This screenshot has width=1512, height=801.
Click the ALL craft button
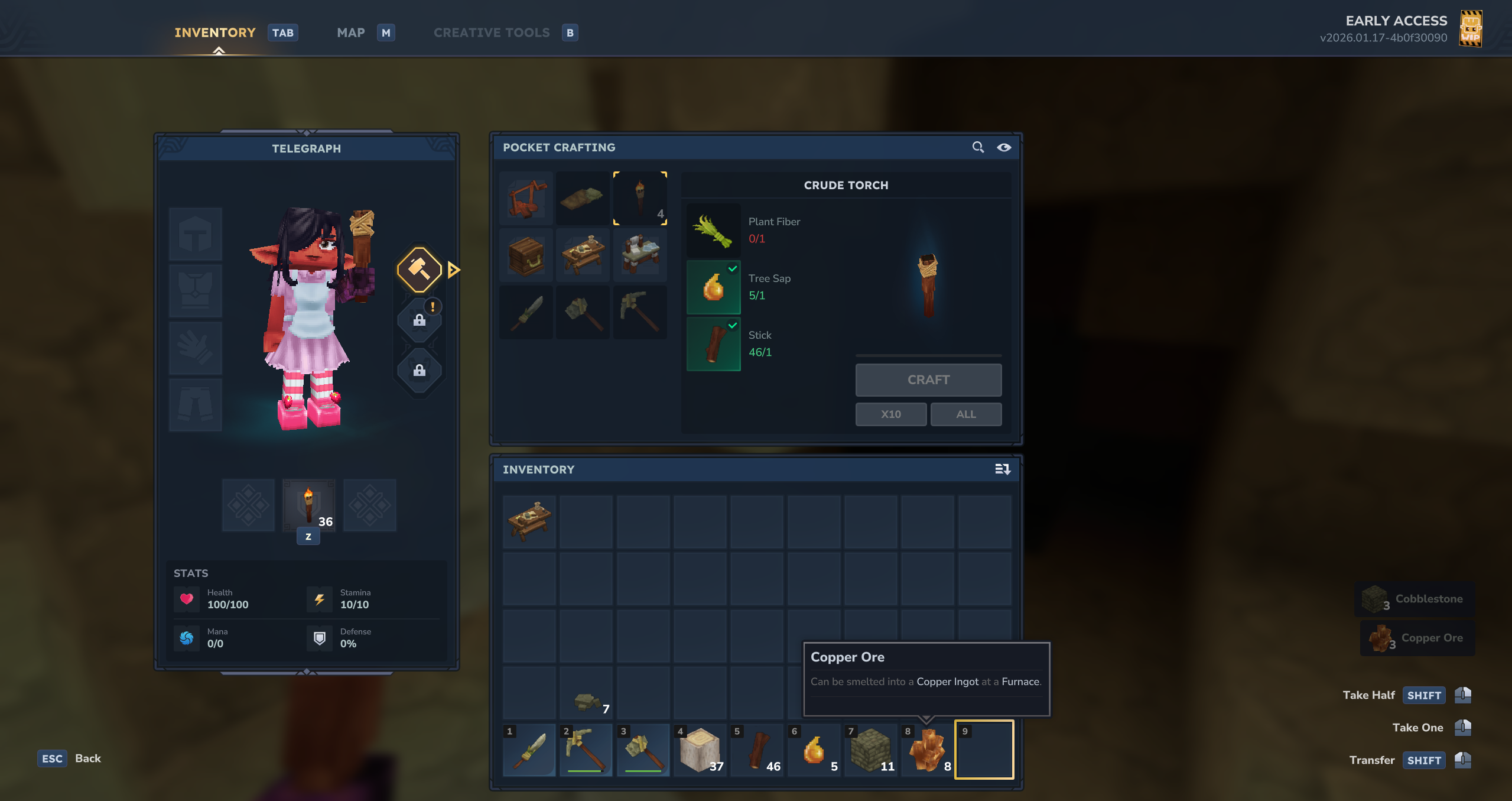pyautogui.click(x=965, y=414)
